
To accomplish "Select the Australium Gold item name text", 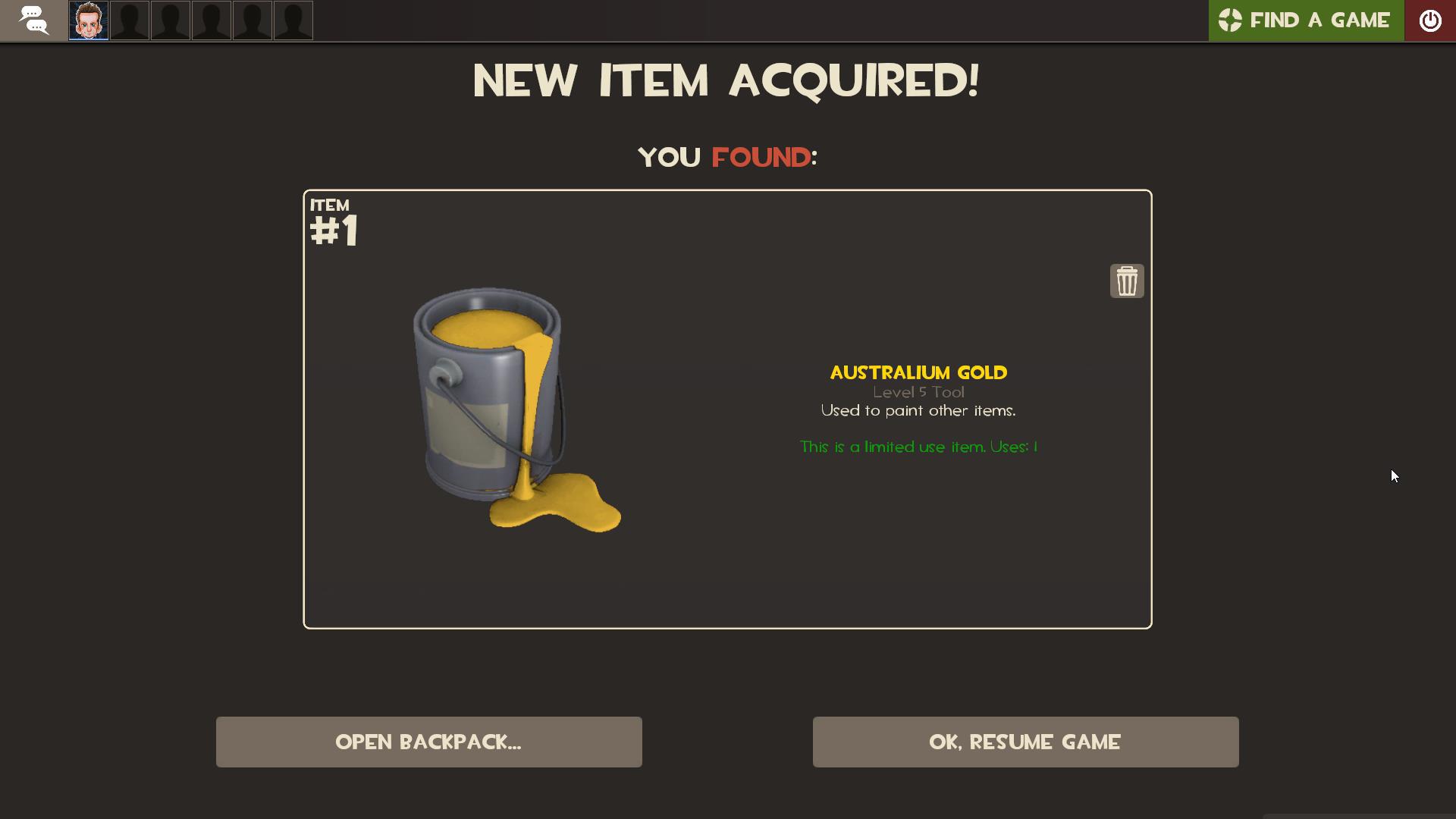I will [918, 372].
